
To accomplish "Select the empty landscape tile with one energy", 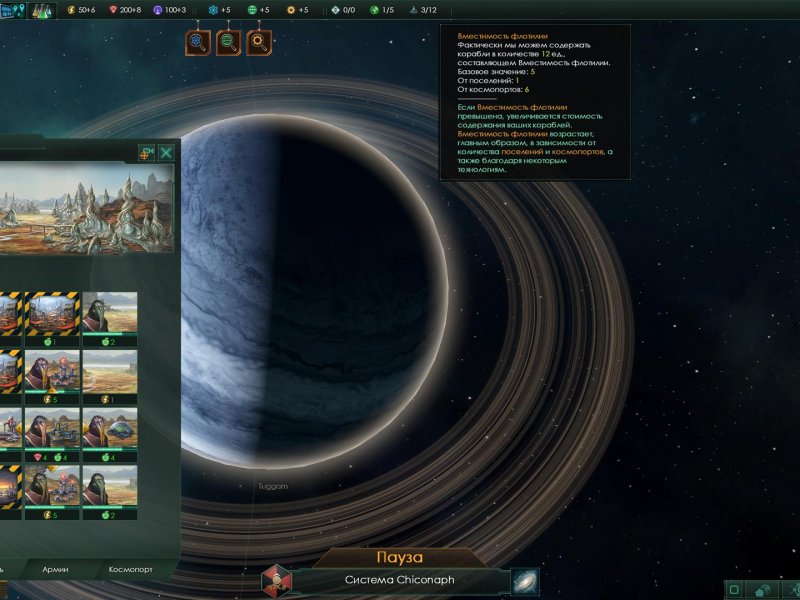I will (x=110, y=375).
